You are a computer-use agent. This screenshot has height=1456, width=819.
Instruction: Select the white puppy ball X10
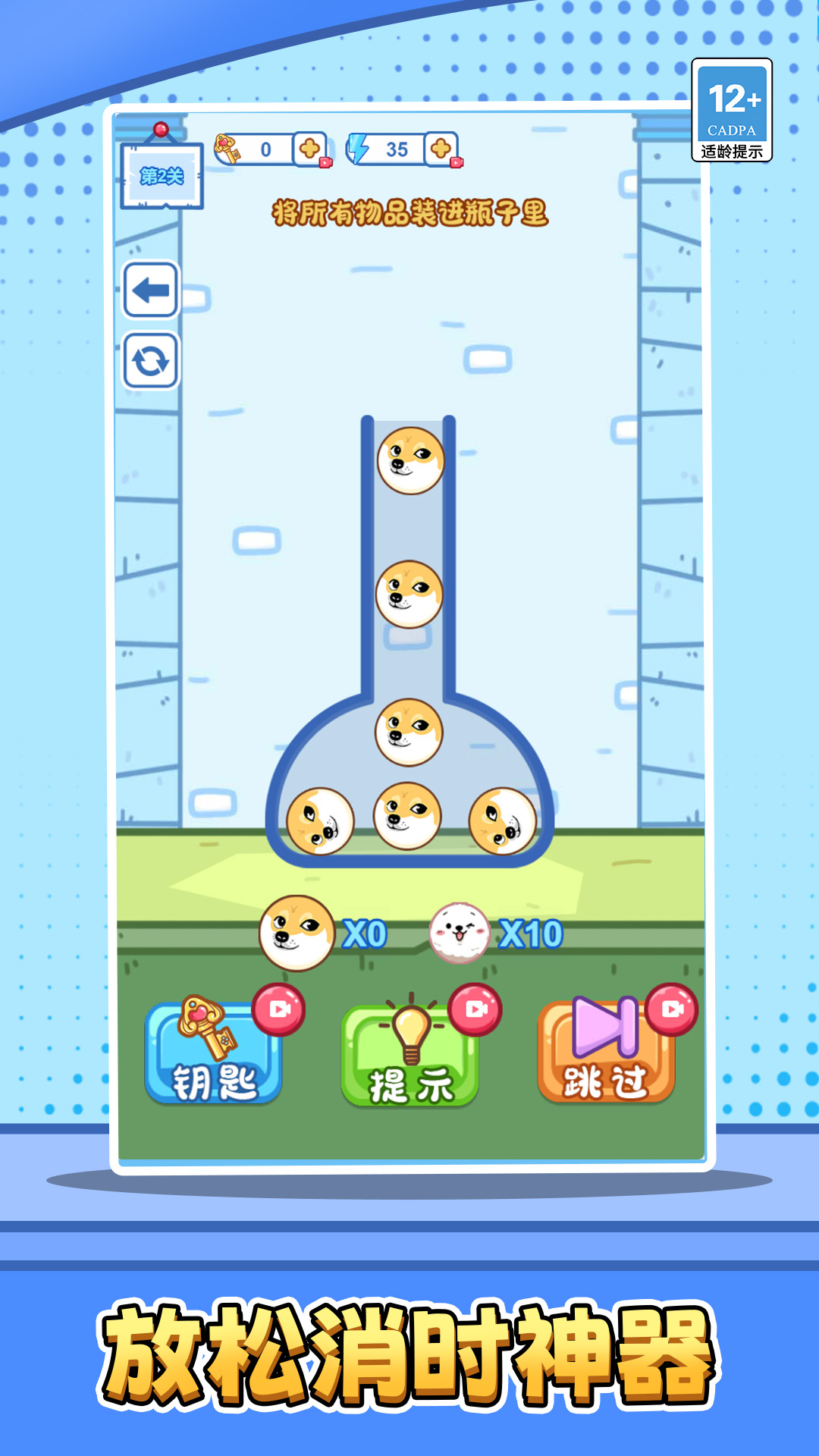(x=459, y=933)
